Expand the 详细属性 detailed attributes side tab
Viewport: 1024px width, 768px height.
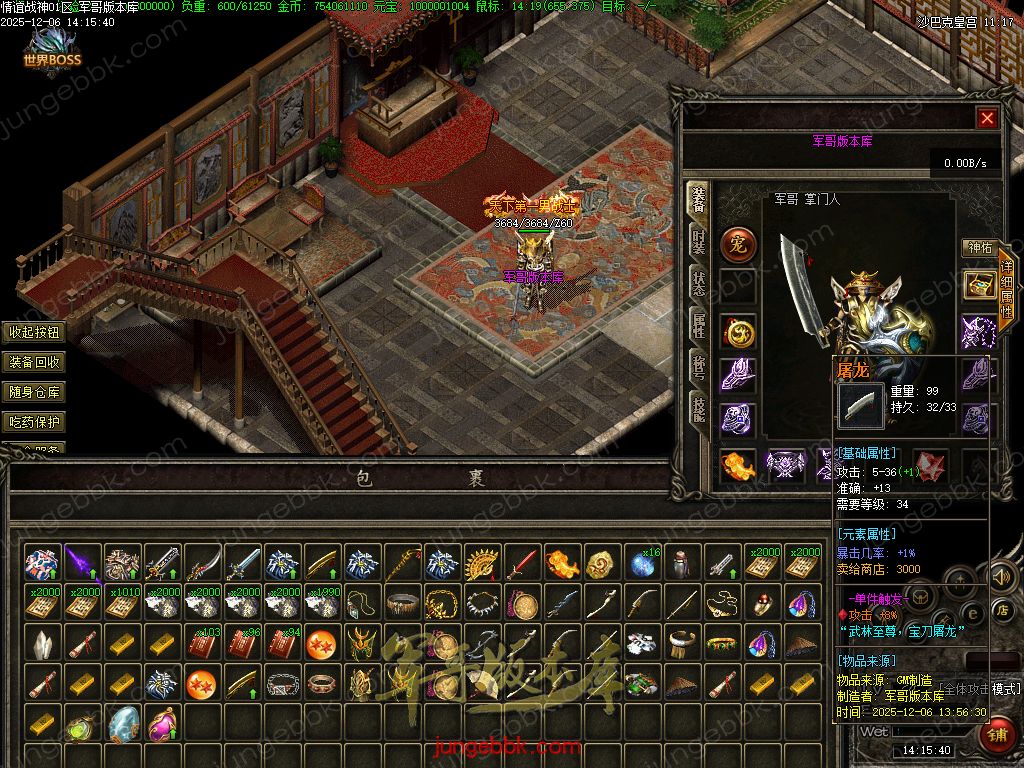tap(1006, 290)
